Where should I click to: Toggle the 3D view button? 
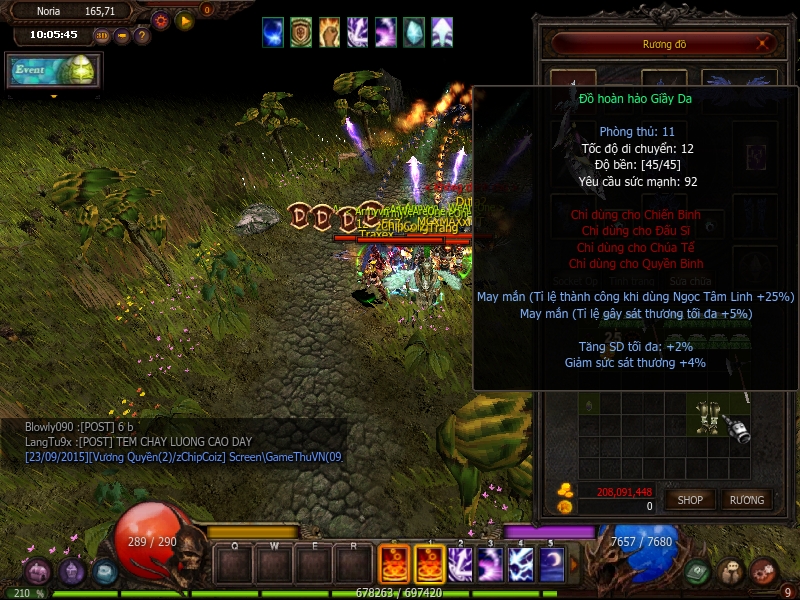[x=102, y=36]
